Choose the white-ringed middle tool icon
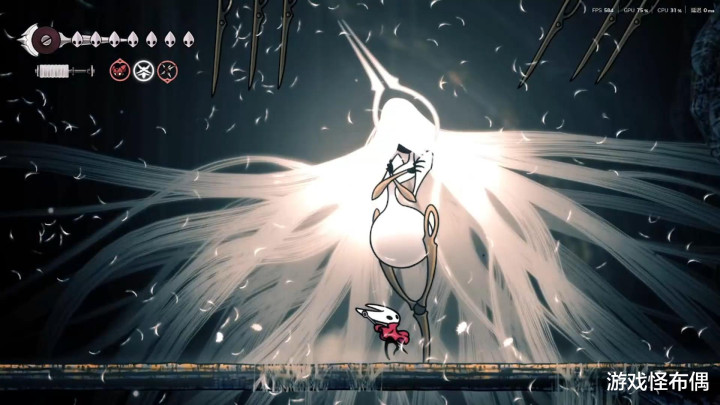720x405 pixels. pyautogui.click(x=144, y=71)
